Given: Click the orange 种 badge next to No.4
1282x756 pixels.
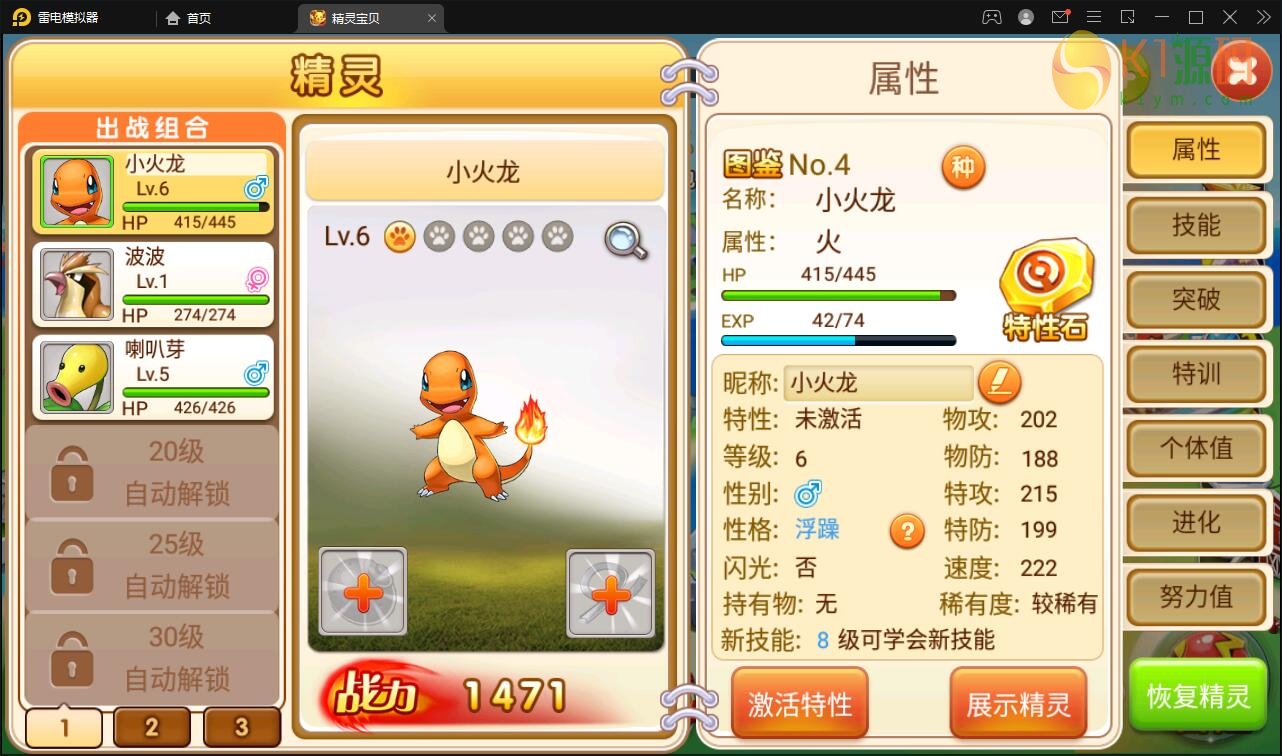Looking at the screenshot, I should pyautogui.click(x=963, y=166).
